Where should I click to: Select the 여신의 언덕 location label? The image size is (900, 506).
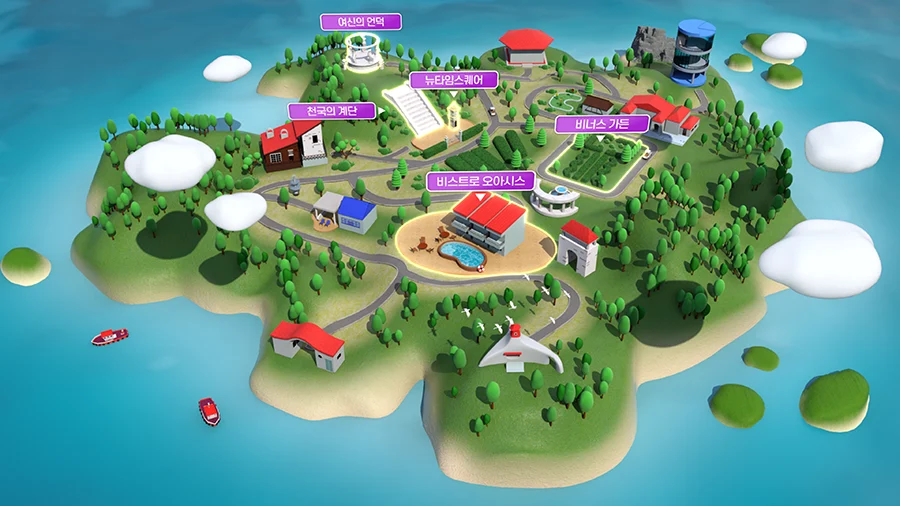coord(360,21)
